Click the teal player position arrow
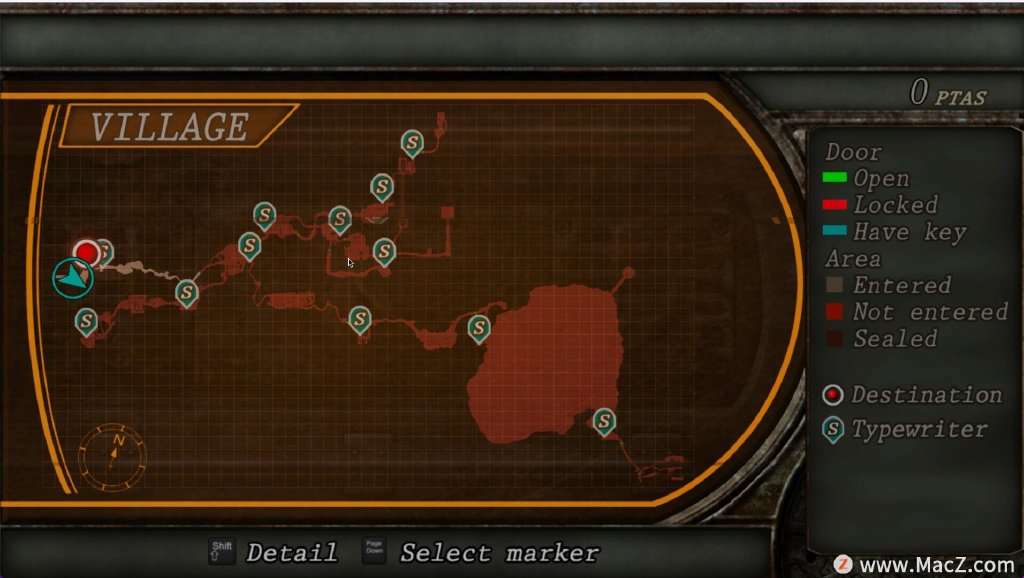Viewport: 1024px width, 578px height. (73, 278)
